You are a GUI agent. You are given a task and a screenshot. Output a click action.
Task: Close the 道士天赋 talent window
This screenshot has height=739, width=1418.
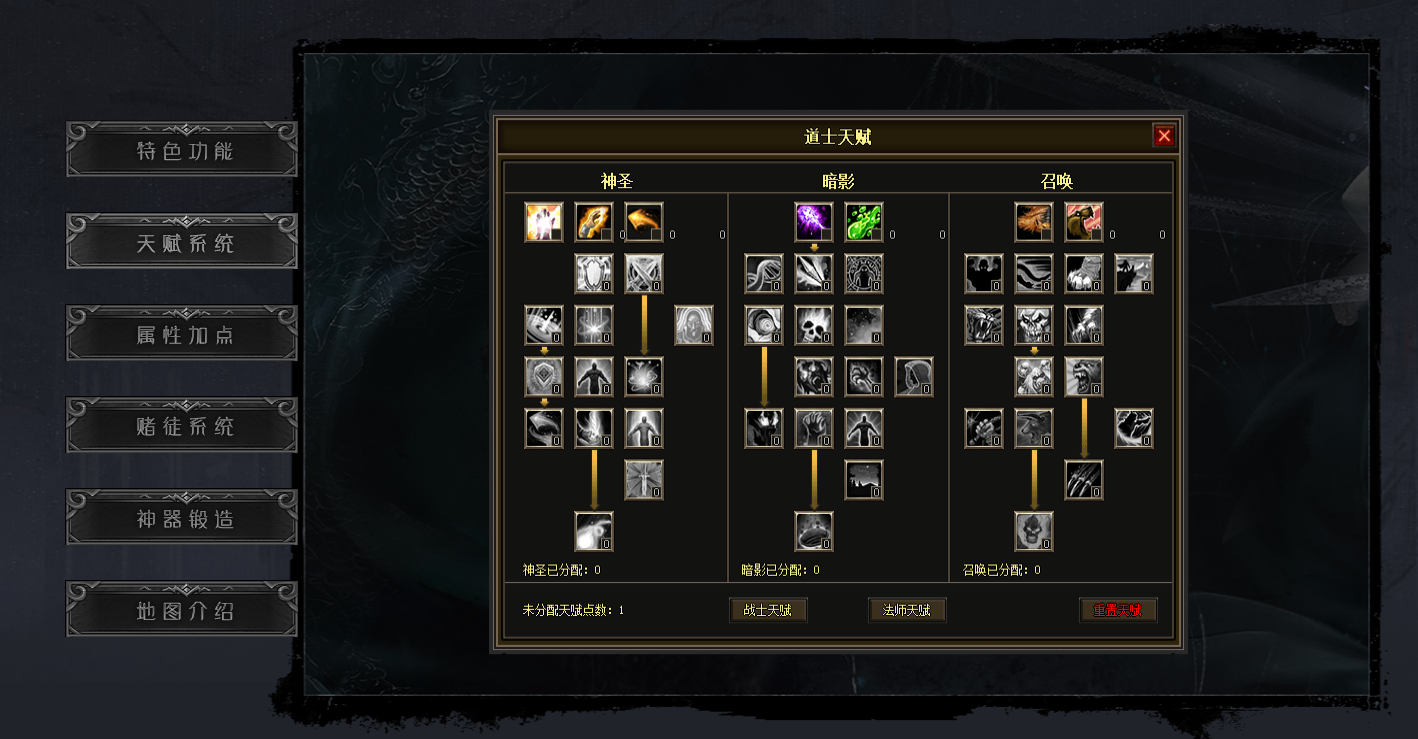[x=1163, y=136]
